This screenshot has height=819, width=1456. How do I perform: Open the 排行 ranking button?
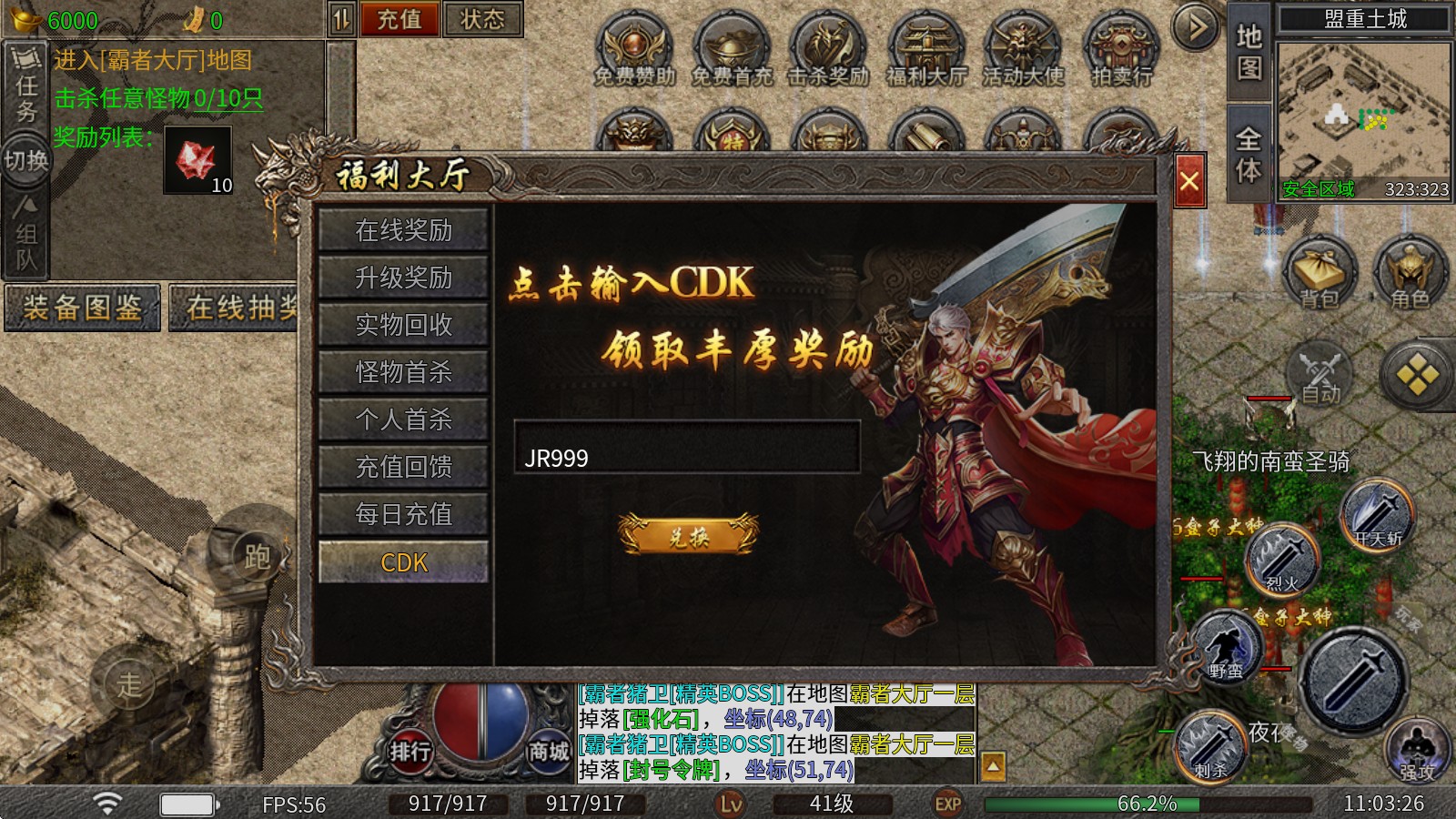point(410,751)
